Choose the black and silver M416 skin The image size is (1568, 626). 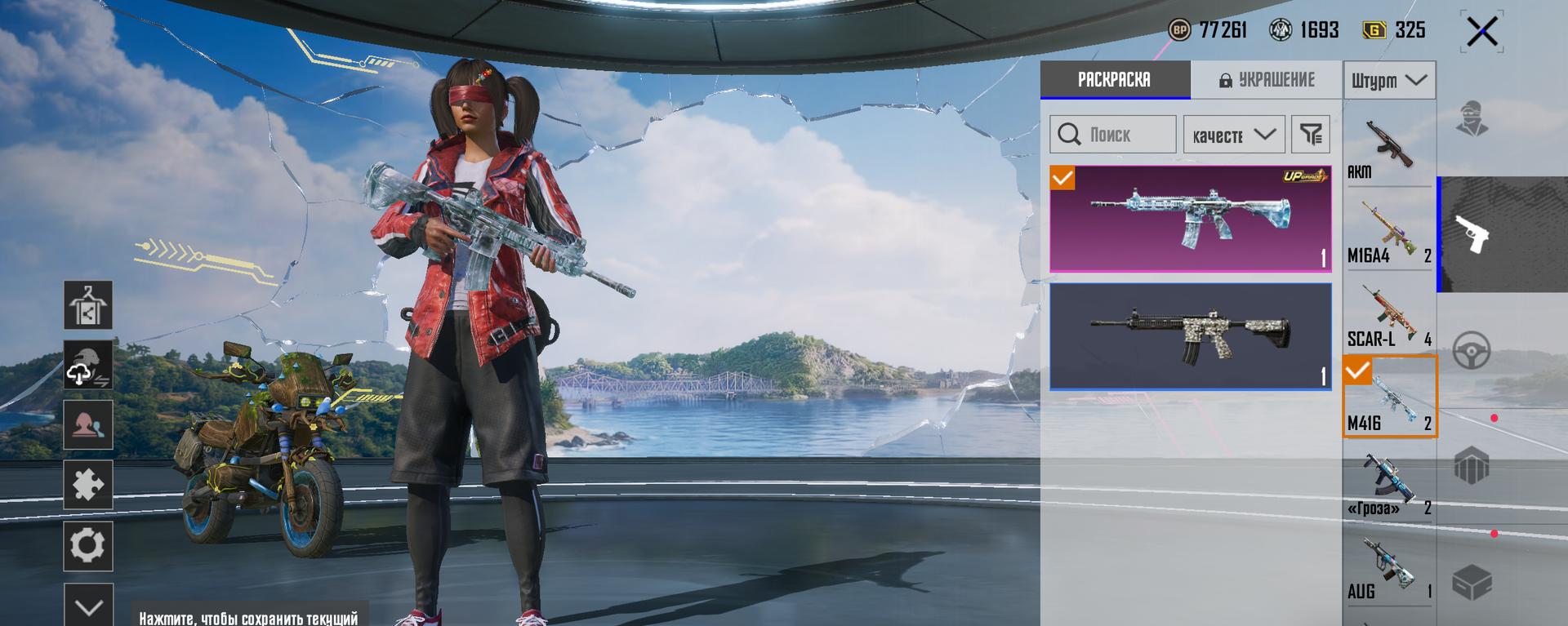pyautogui.click(x=1190, y=336)
